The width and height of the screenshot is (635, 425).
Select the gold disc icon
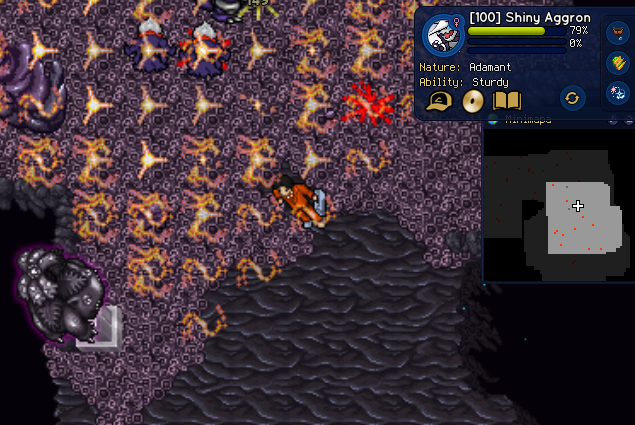473,100
